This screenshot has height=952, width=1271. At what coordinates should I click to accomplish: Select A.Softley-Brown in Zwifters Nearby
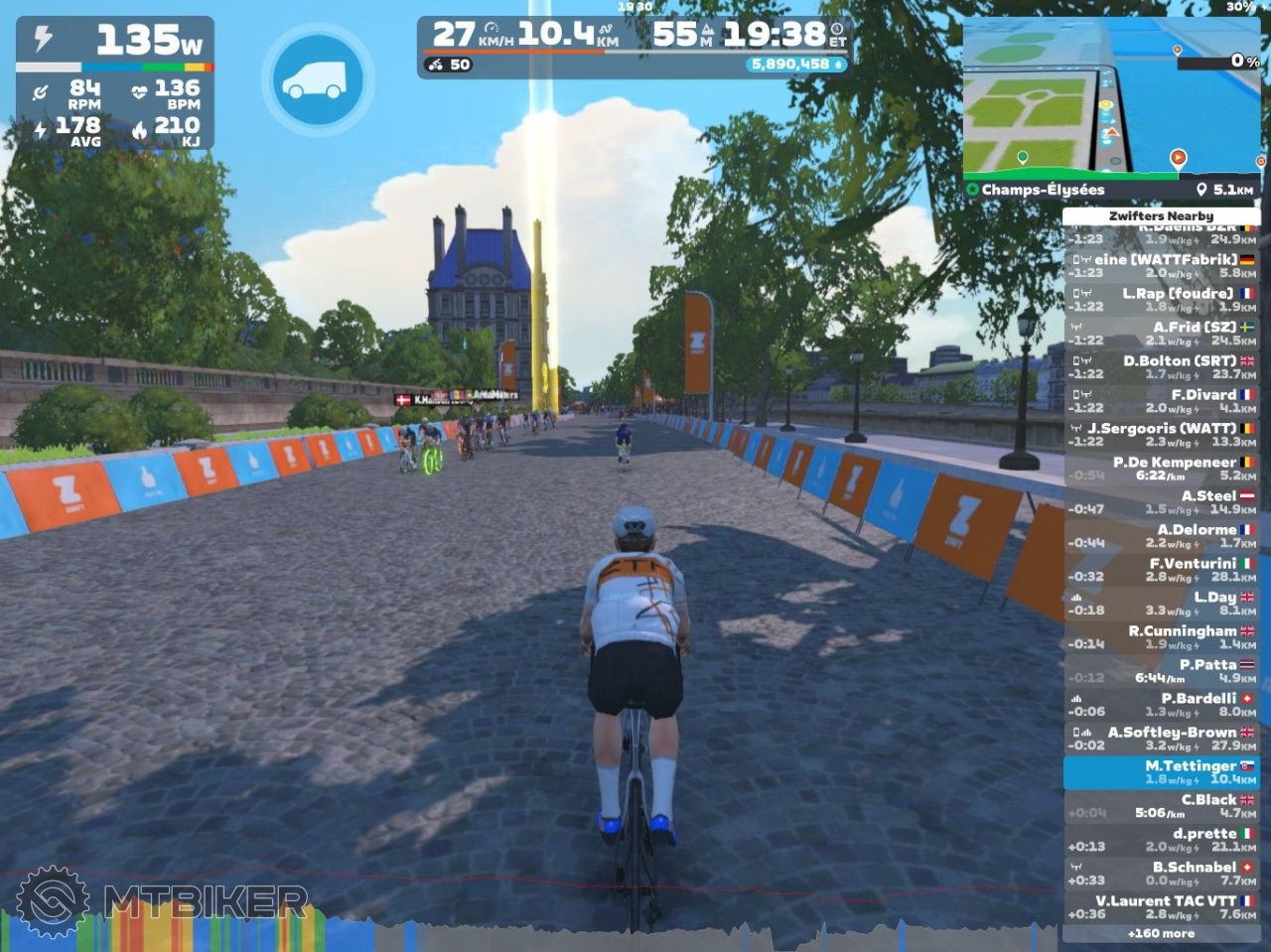pyautogui.click(x=1161, y=739)
